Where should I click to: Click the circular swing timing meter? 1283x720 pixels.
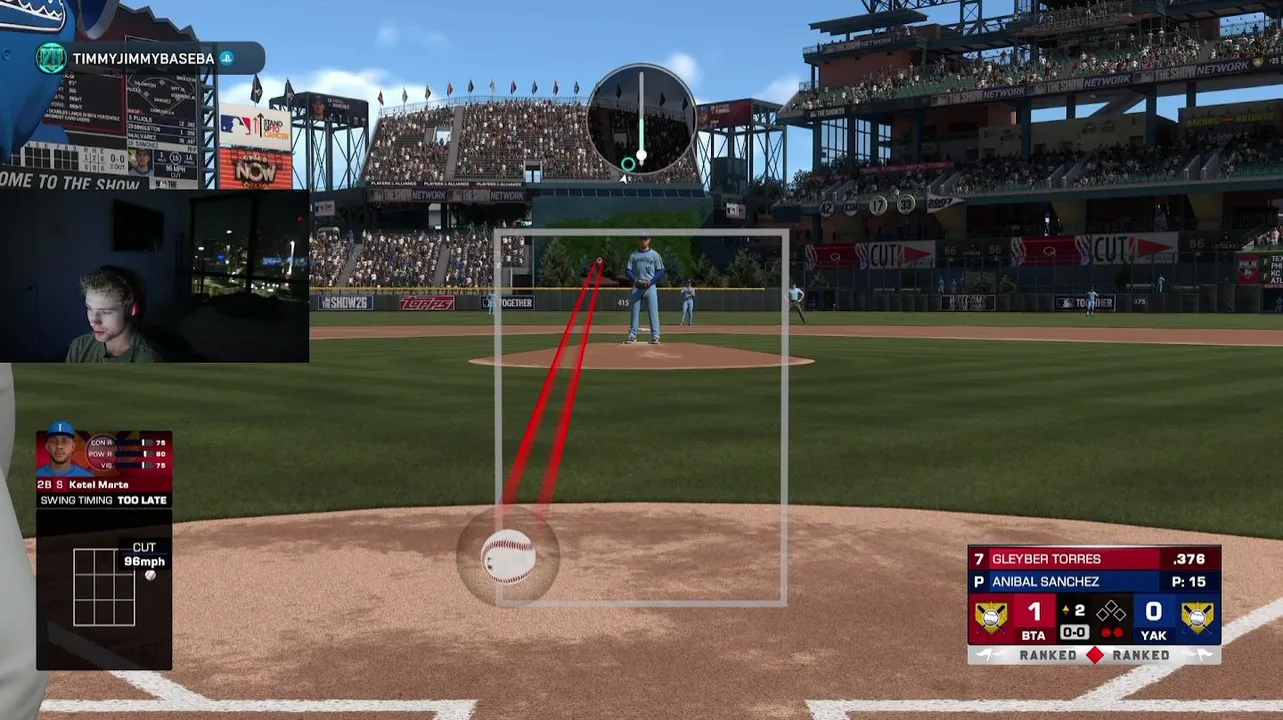[641, 120]
